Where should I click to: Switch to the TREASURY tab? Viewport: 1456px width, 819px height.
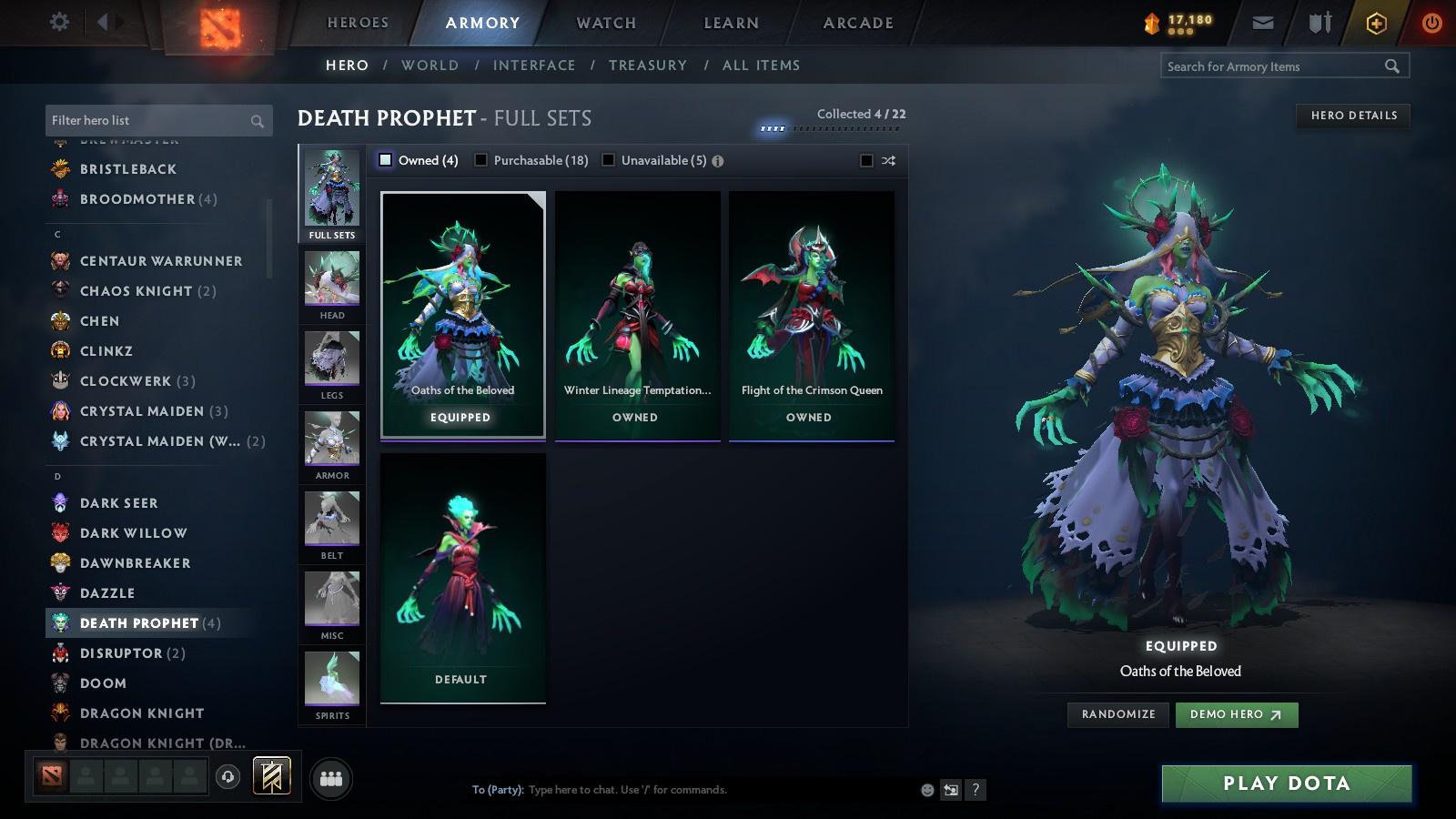pyautogui.click(x=649, y=65)
